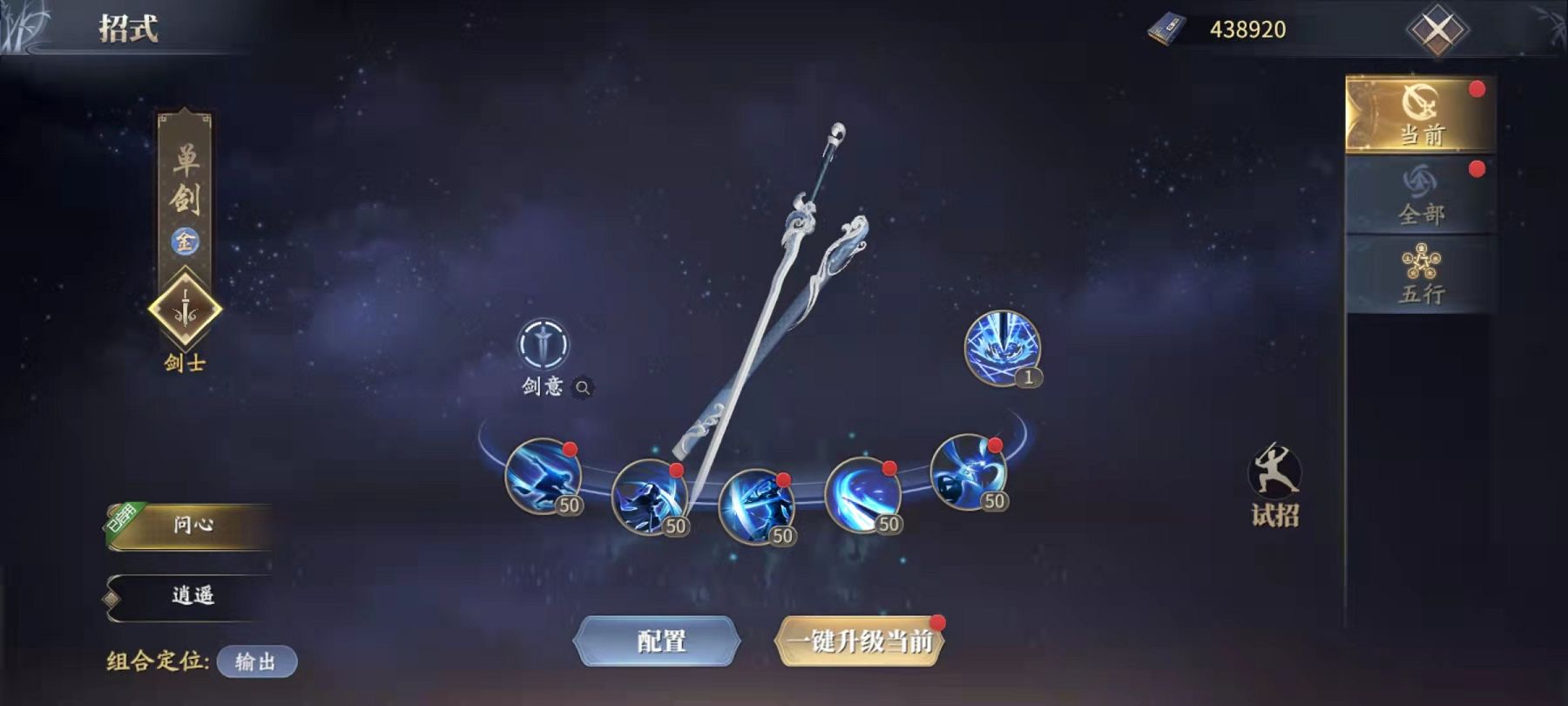This screenshot has height=706, width=1568.
Task: Click the currency book icon next to 438920
Action: [x=1166, y=28]
